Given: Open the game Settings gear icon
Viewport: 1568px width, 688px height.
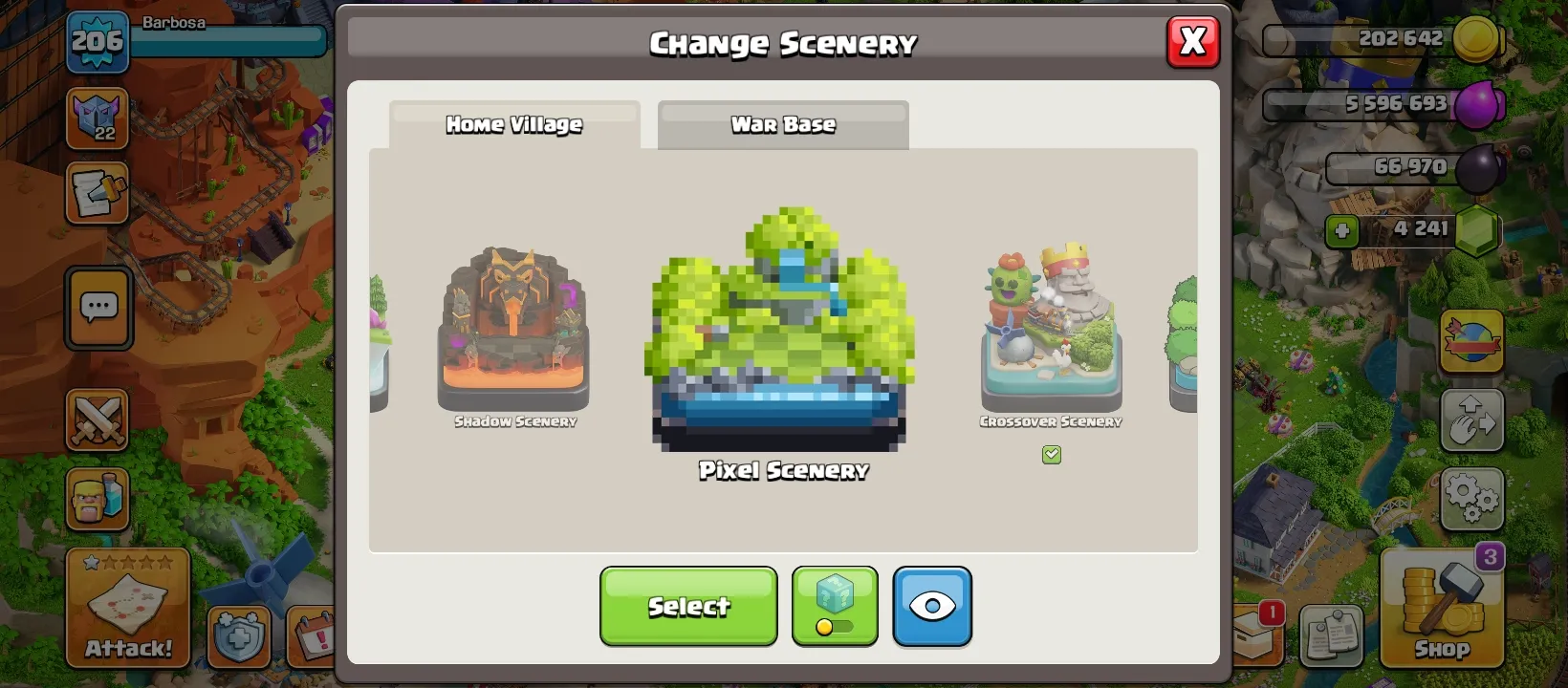Looking at the screenshot, I should (x=1471, y=496).
